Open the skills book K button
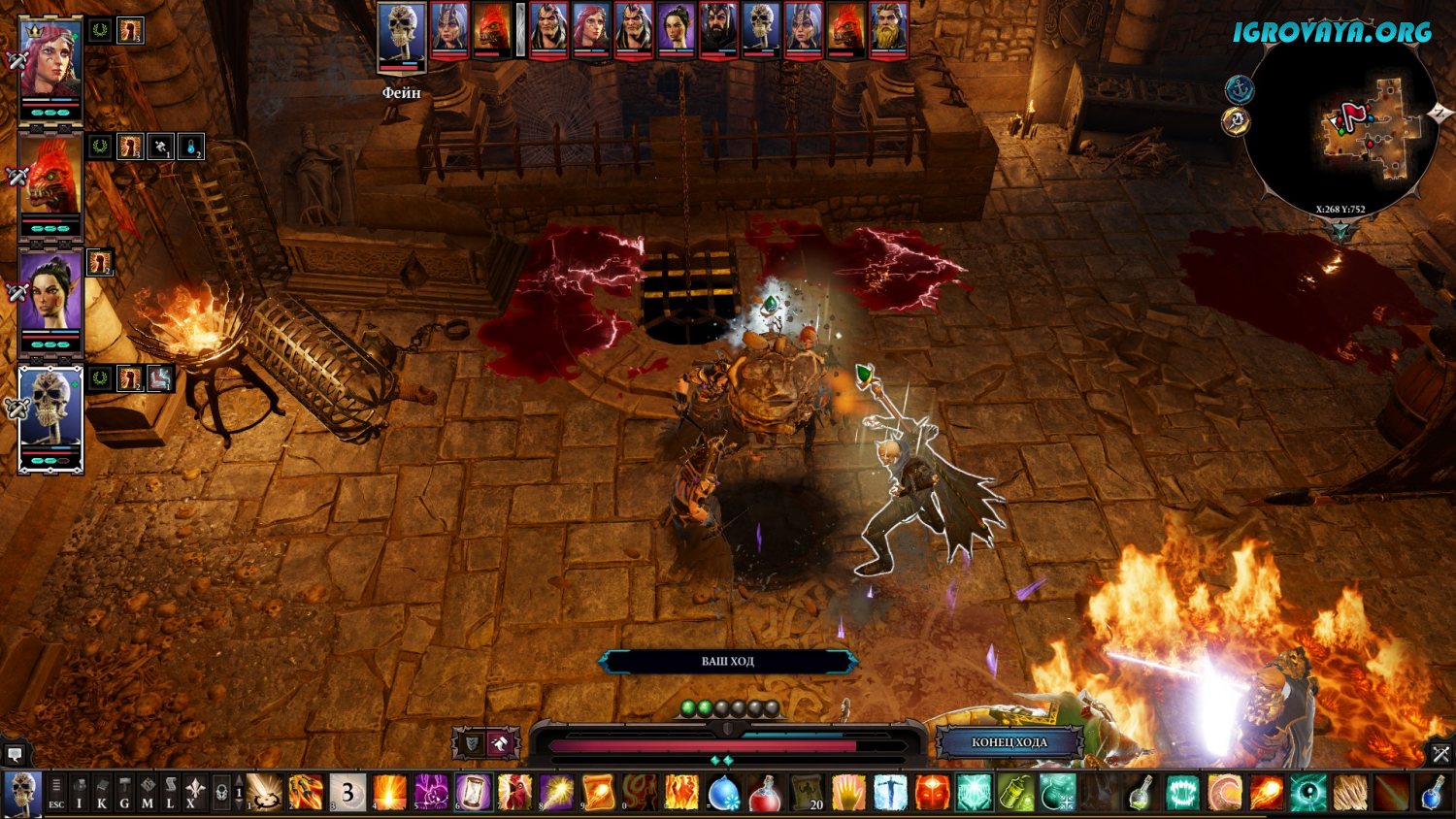The width and height of the screenshot is (1456, 819). click(x=102, y=793)
